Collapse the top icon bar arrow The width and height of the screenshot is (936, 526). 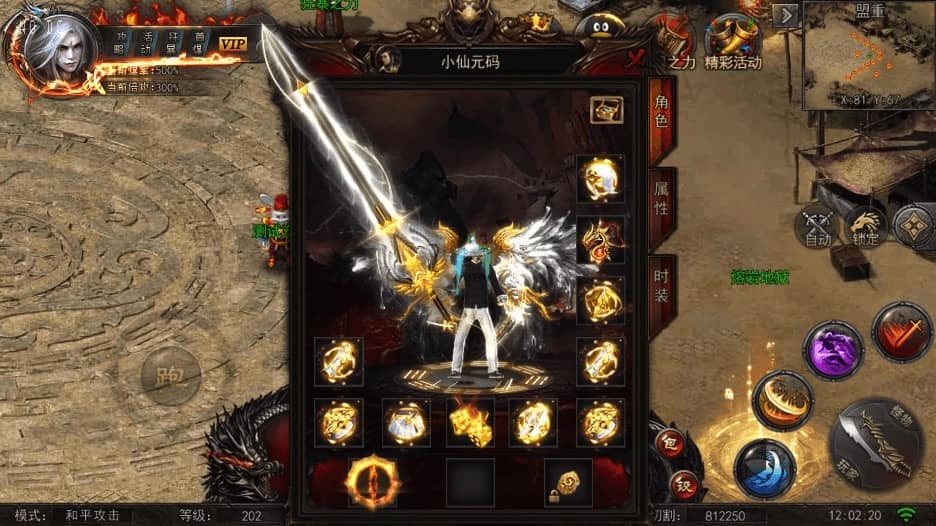coord(787,15)
